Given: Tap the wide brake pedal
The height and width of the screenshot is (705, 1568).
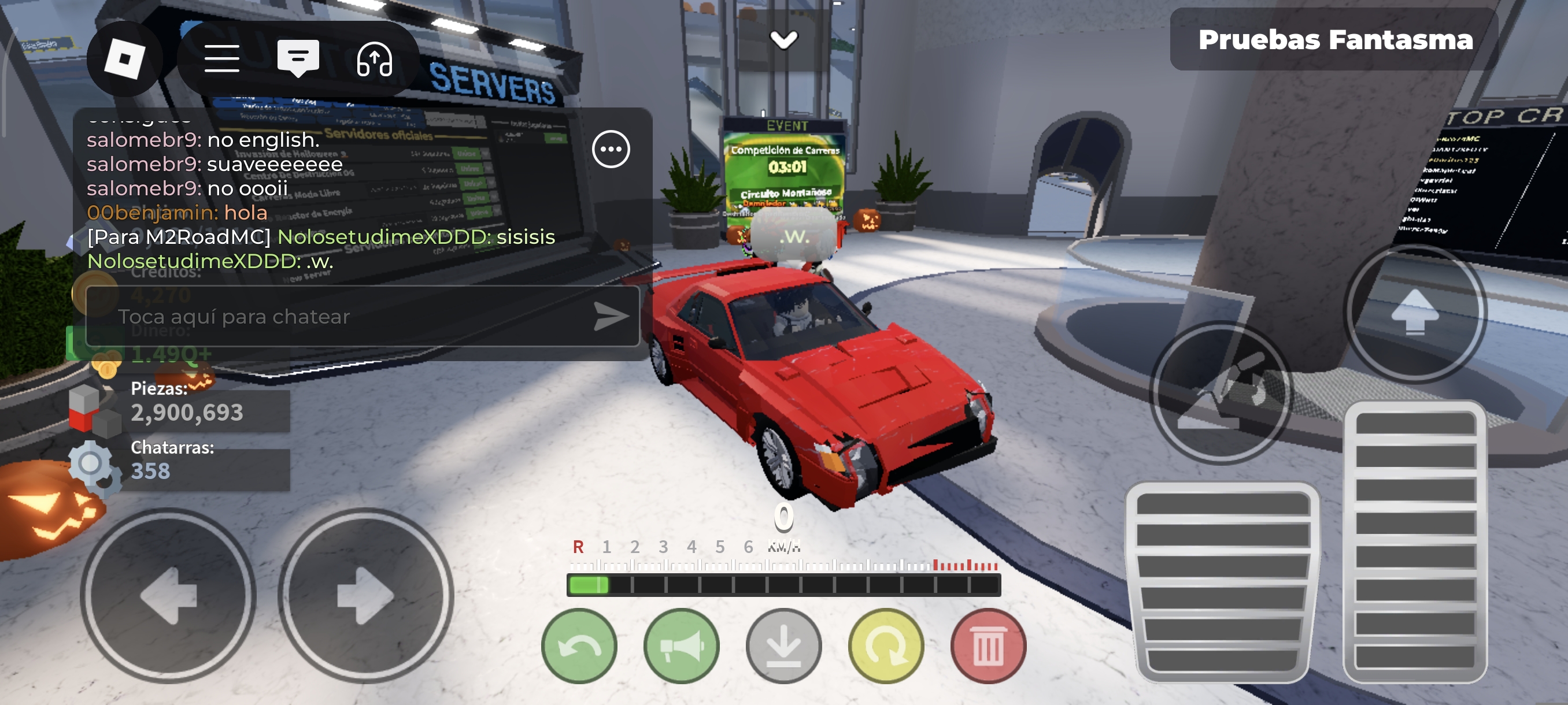Looking at the screenshot, I should coord(1222,581).
